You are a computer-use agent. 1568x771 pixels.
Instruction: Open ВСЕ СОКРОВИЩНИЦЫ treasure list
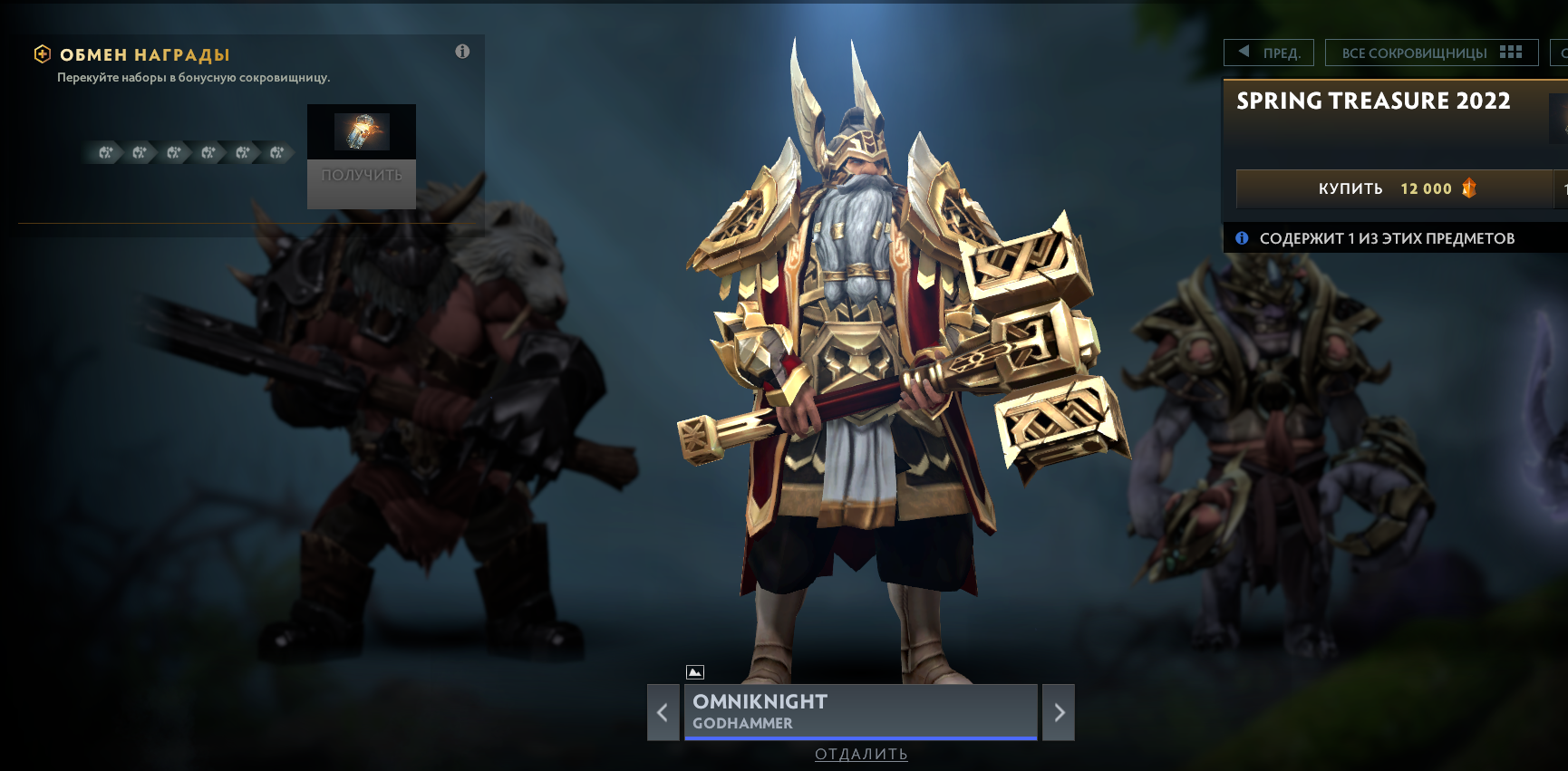point(1414,52)
